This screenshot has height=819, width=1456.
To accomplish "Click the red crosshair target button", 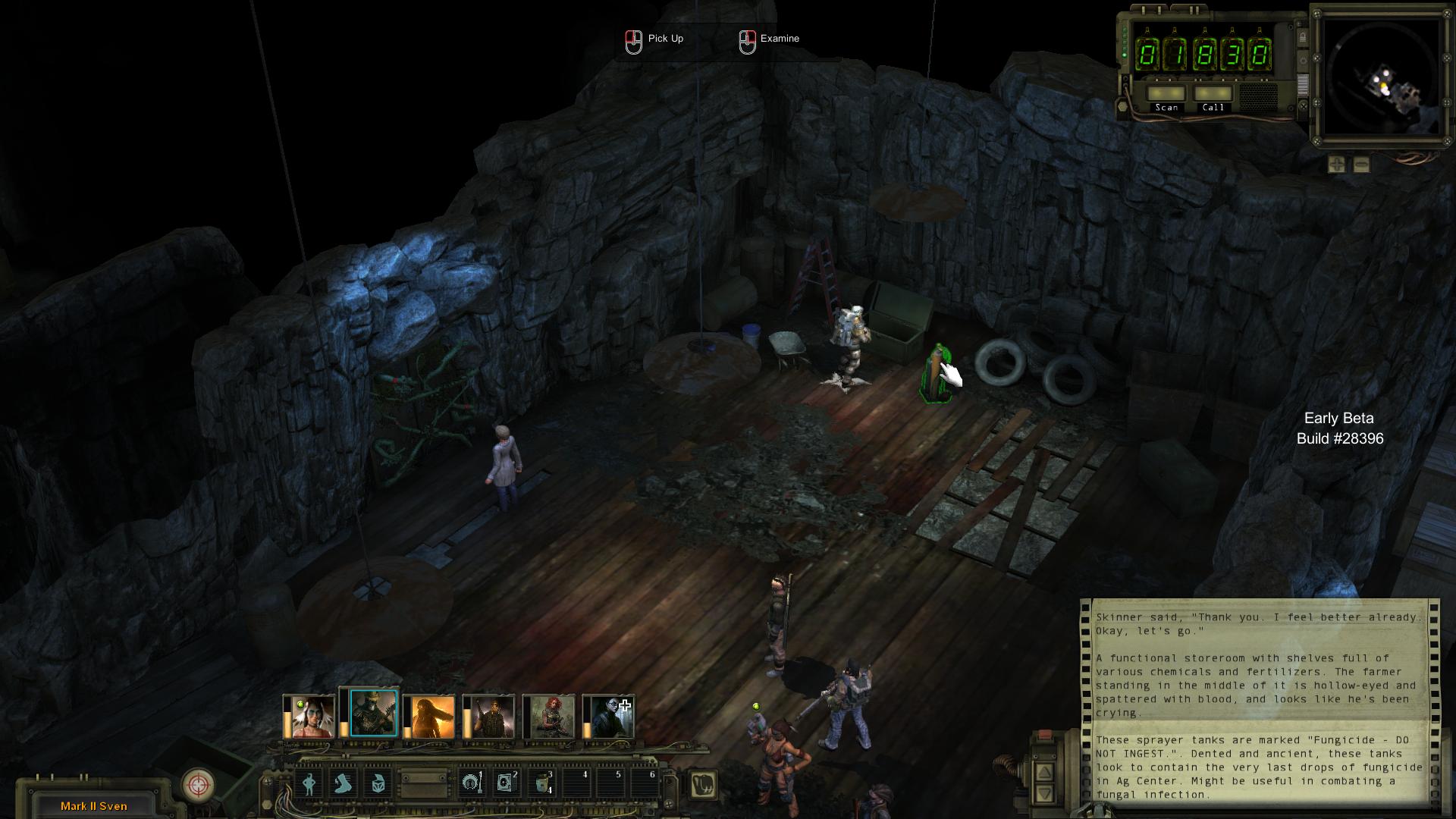I will point(199,784).
